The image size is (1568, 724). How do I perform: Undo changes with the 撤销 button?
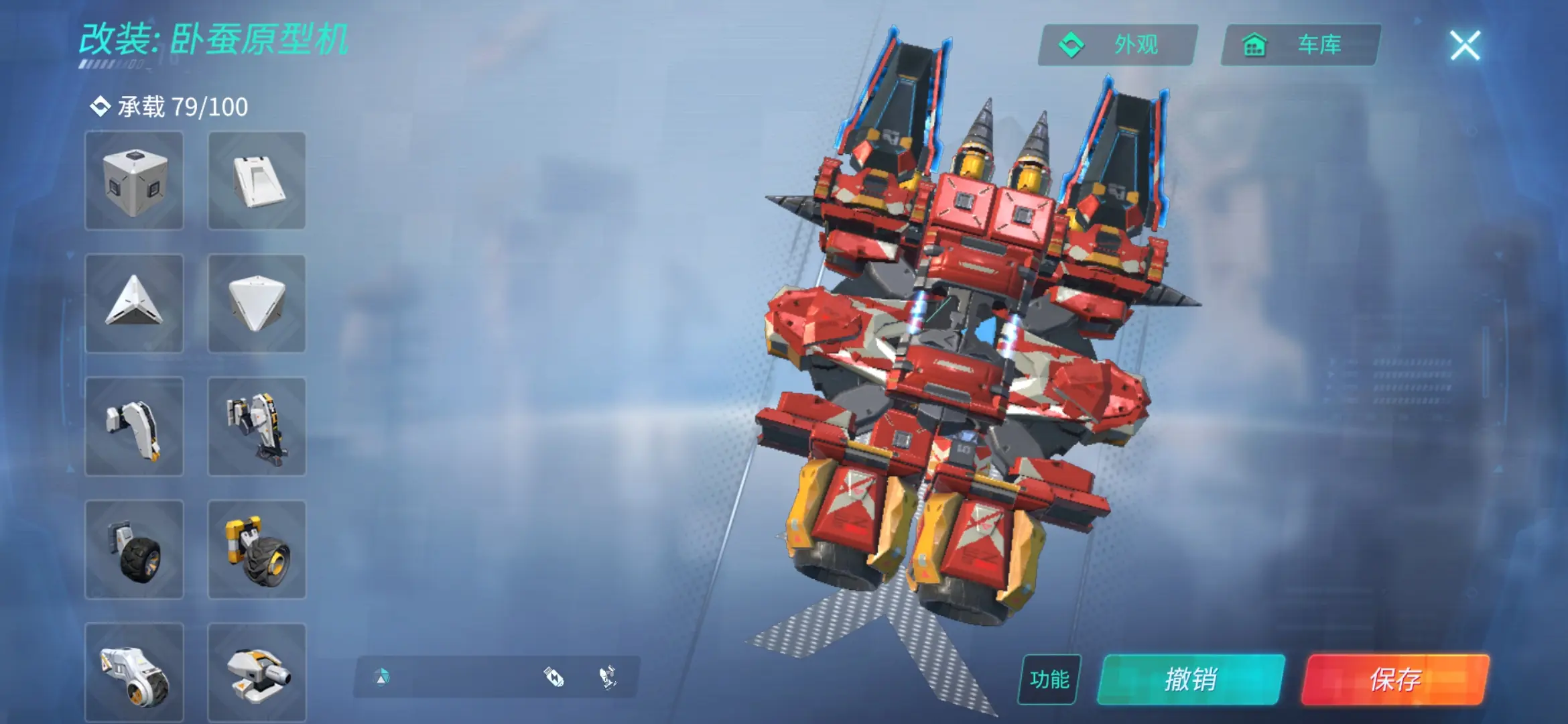click(1191, 679)
